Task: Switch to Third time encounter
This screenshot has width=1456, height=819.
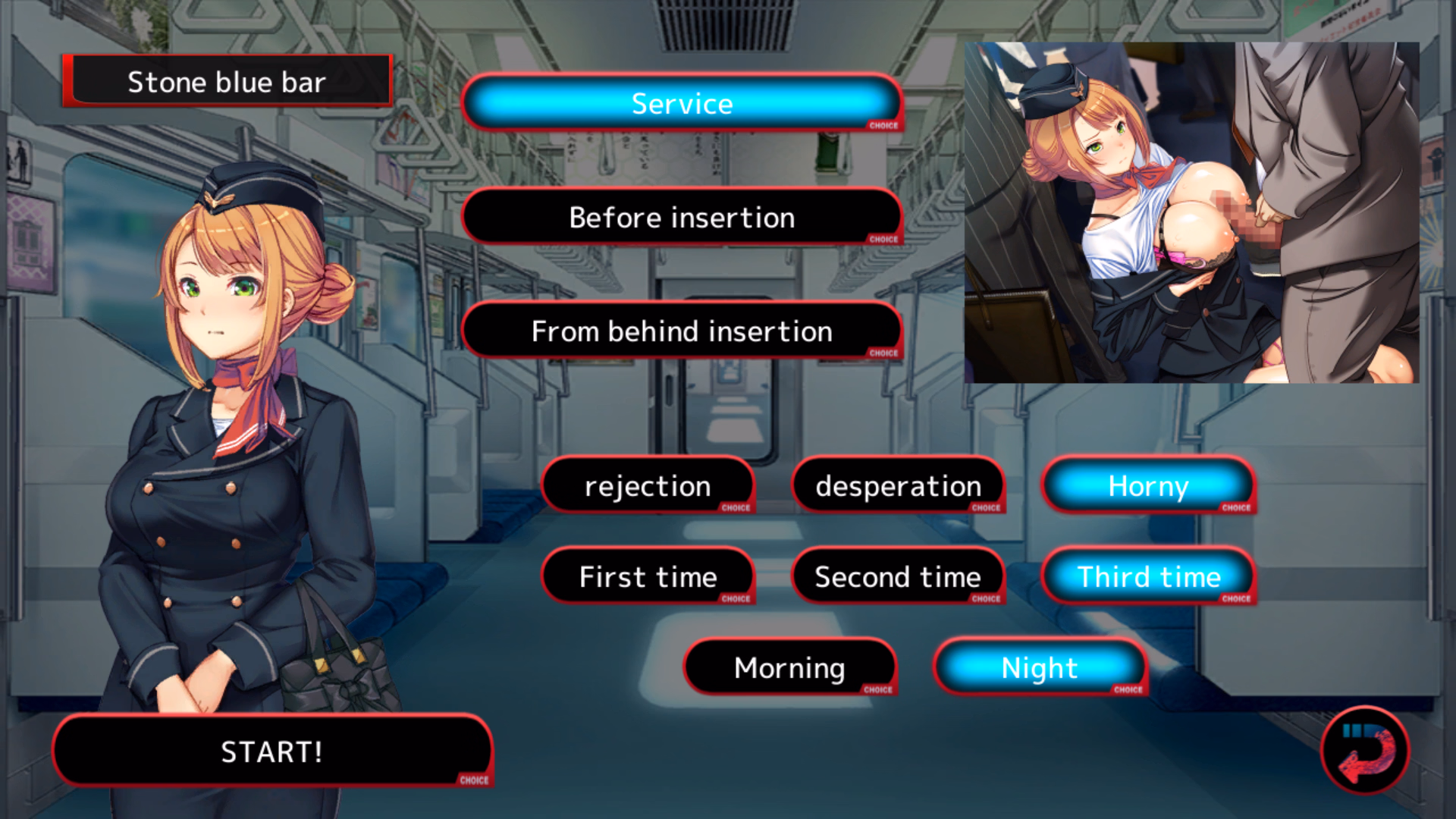Action: [x=1147, y=577]
